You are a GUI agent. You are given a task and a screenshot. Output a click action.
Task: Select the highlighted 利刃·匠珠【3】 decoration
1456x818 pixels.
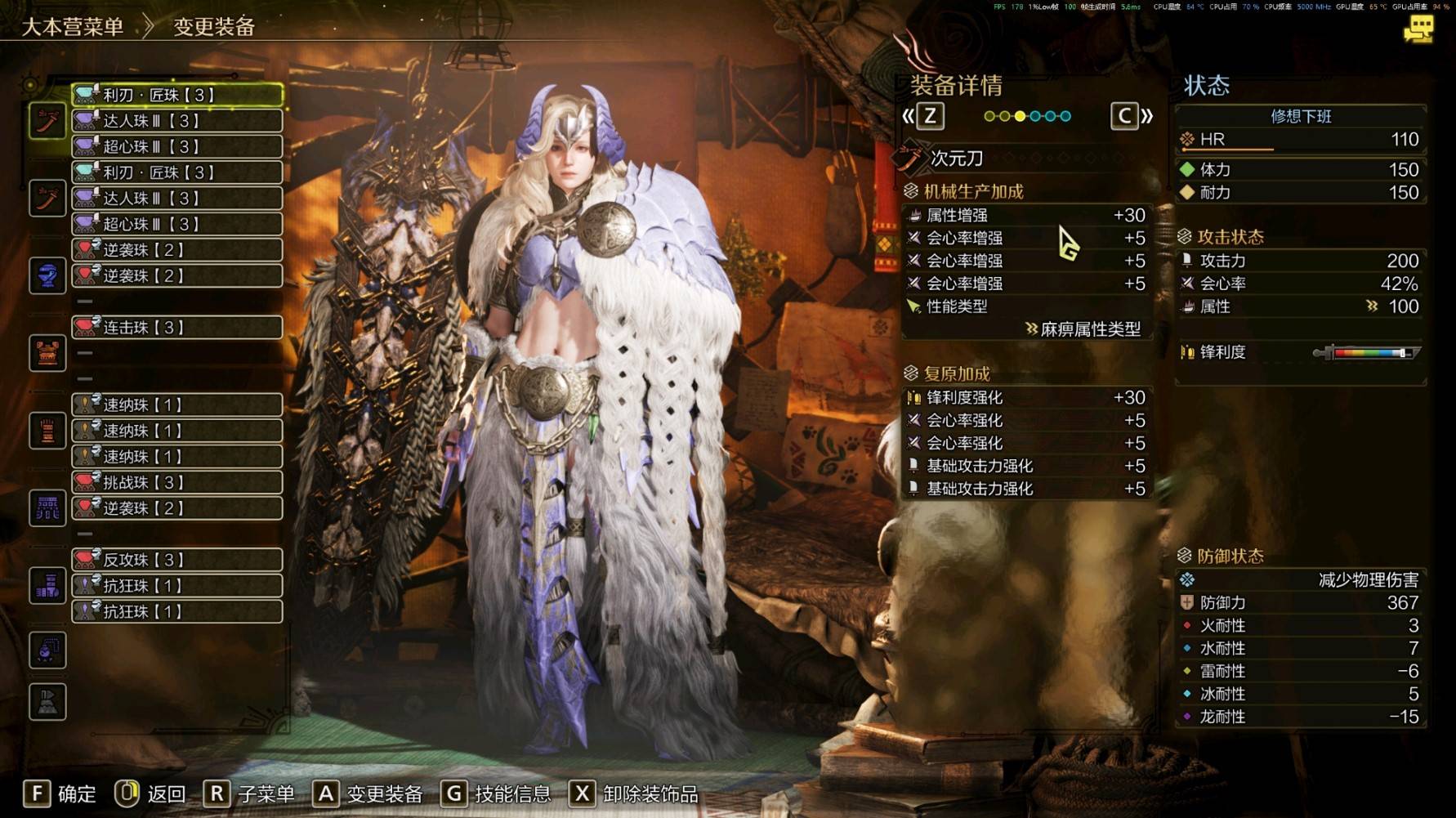(177, 95)
